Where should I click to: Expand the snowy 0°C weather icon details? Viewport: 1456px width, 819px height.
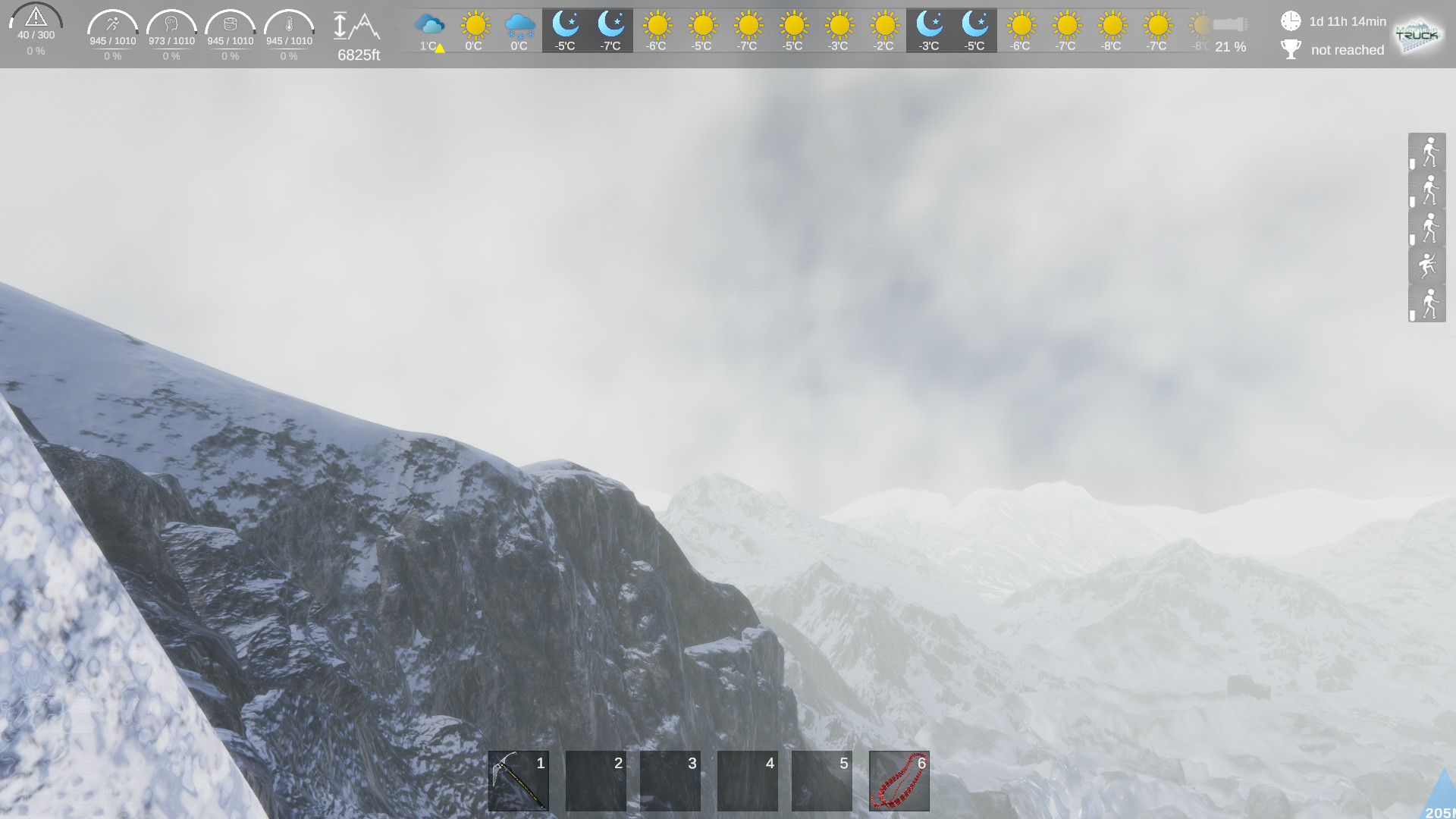[519, 30]
